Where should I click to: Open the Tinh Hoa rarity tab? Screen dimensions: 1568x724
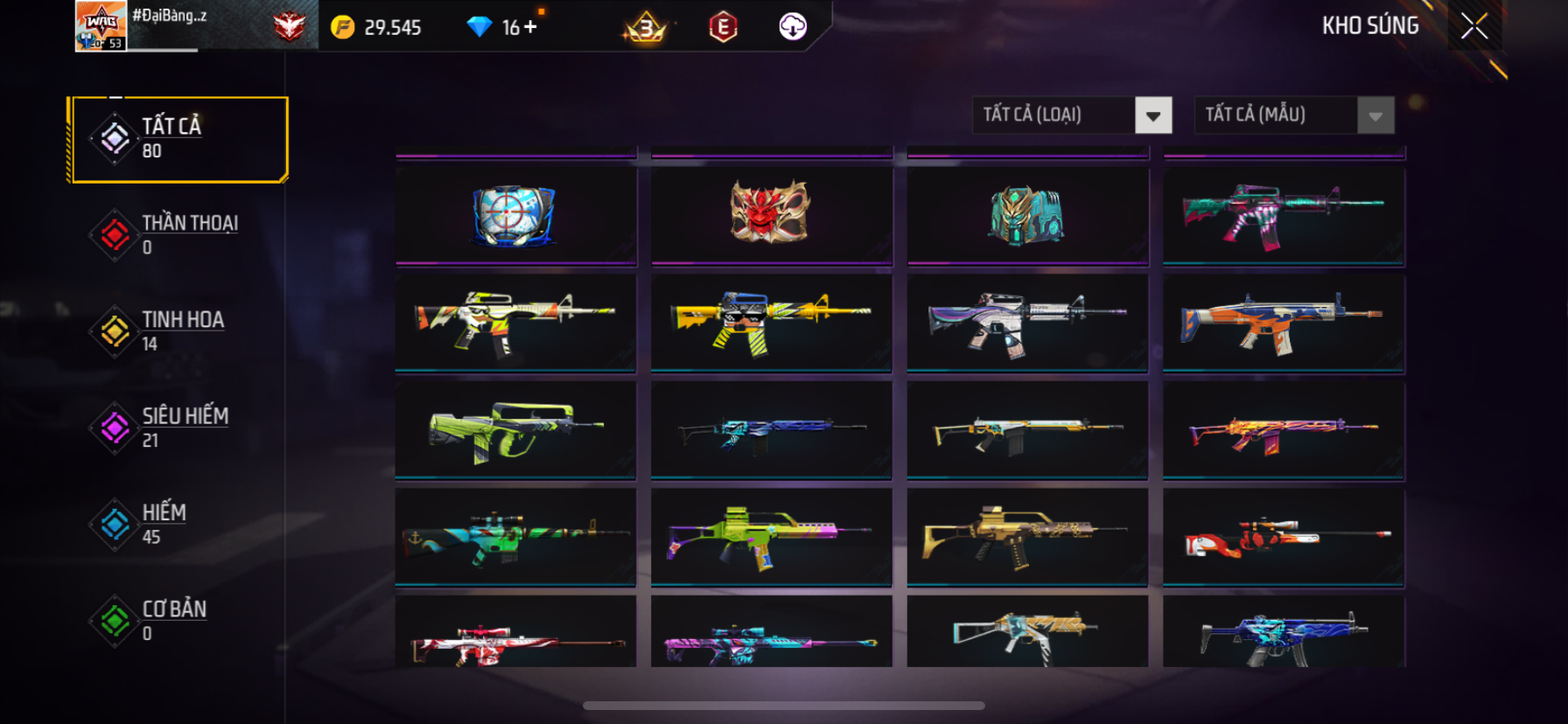click(179, 331)
